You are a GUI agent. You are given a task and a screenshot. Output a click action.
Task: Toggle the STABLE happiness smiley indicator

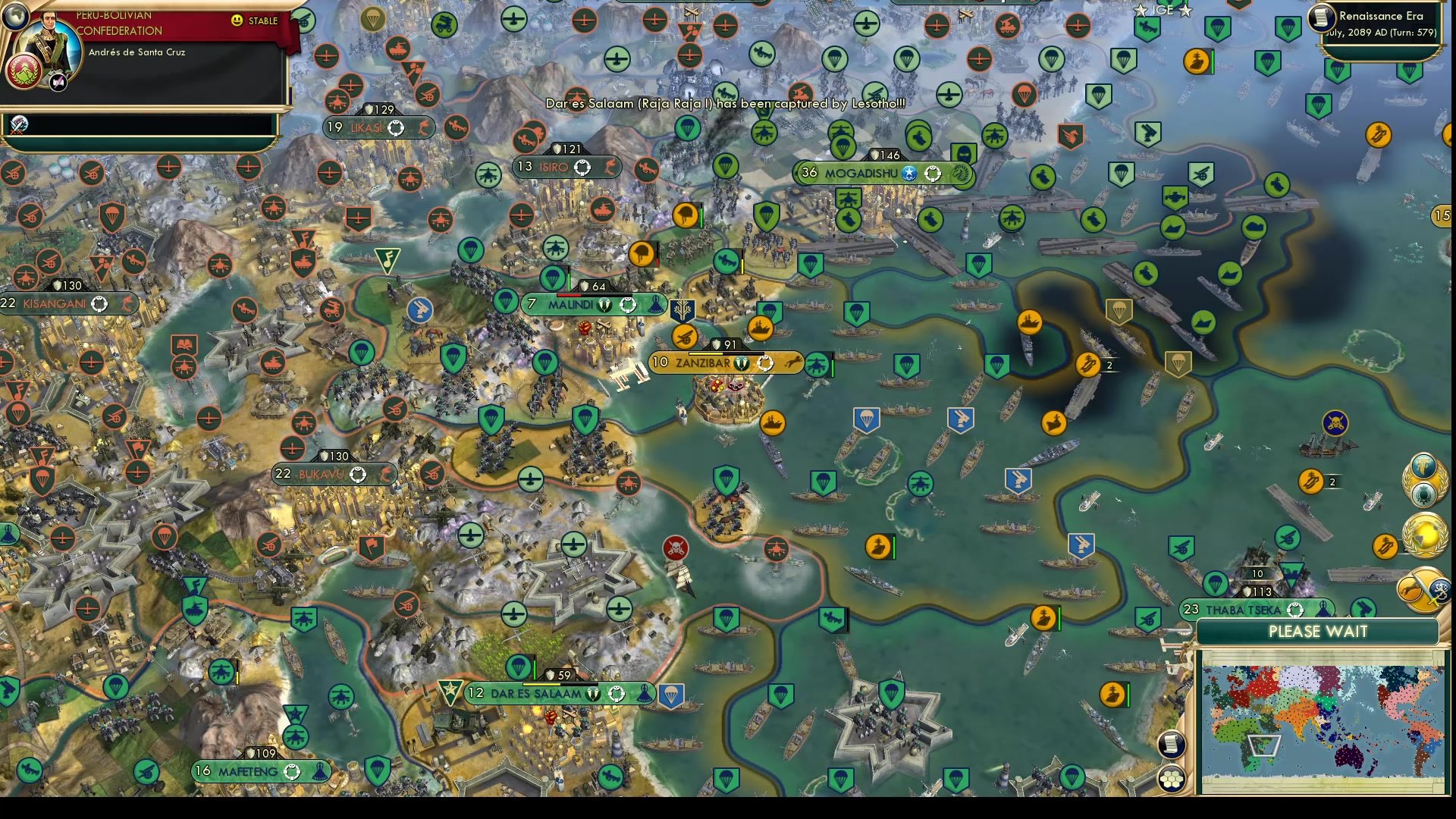(x=238, y=21)
